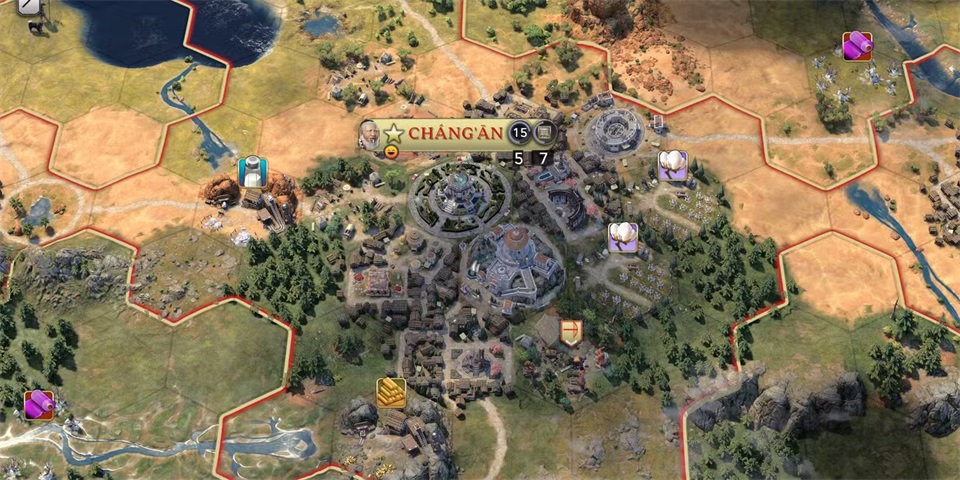The height and width of the screenshot is (480, 960).
Task: Click the leader portrait on Cháng'ān banner
Action: (369, 134)
